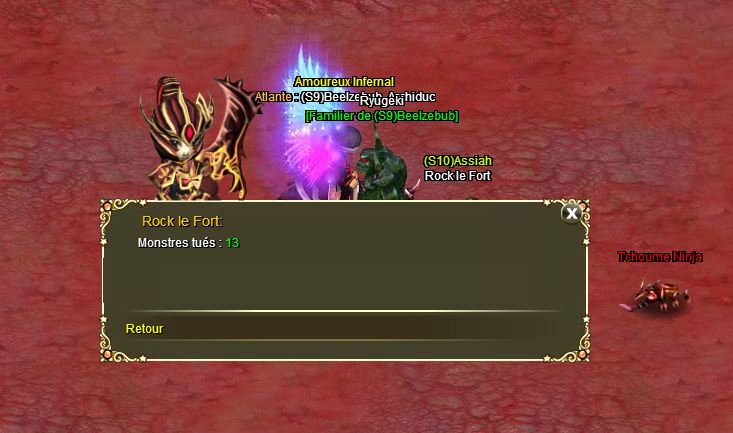Choose the Retour dialogue option
This screenshot has width=733, height=433.
[x=145, y=329]
